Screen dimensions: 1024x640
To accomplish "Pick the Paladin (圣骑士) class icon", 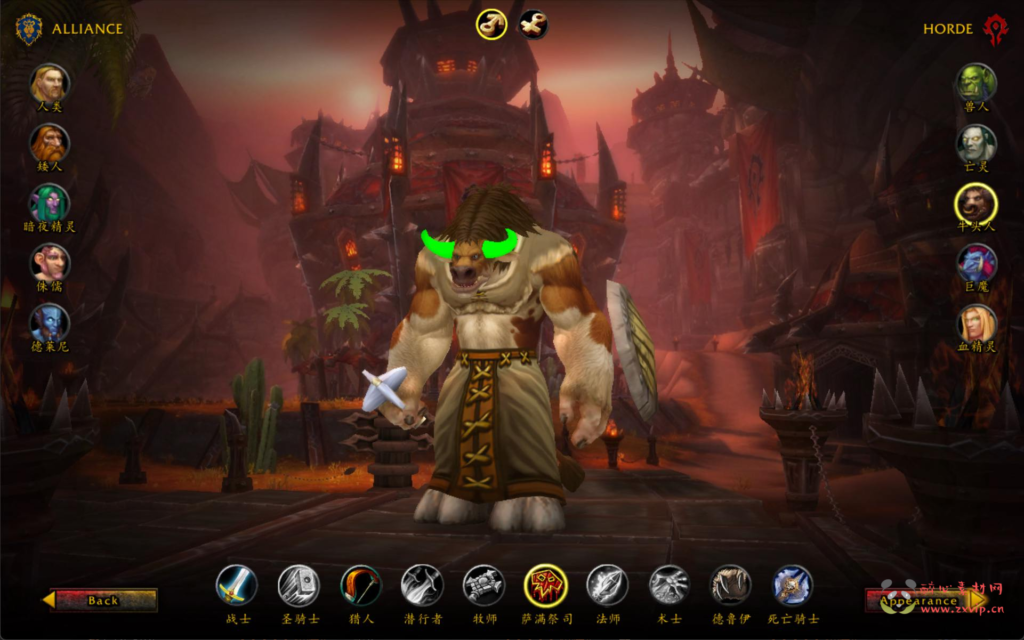I will pos(298,585).
